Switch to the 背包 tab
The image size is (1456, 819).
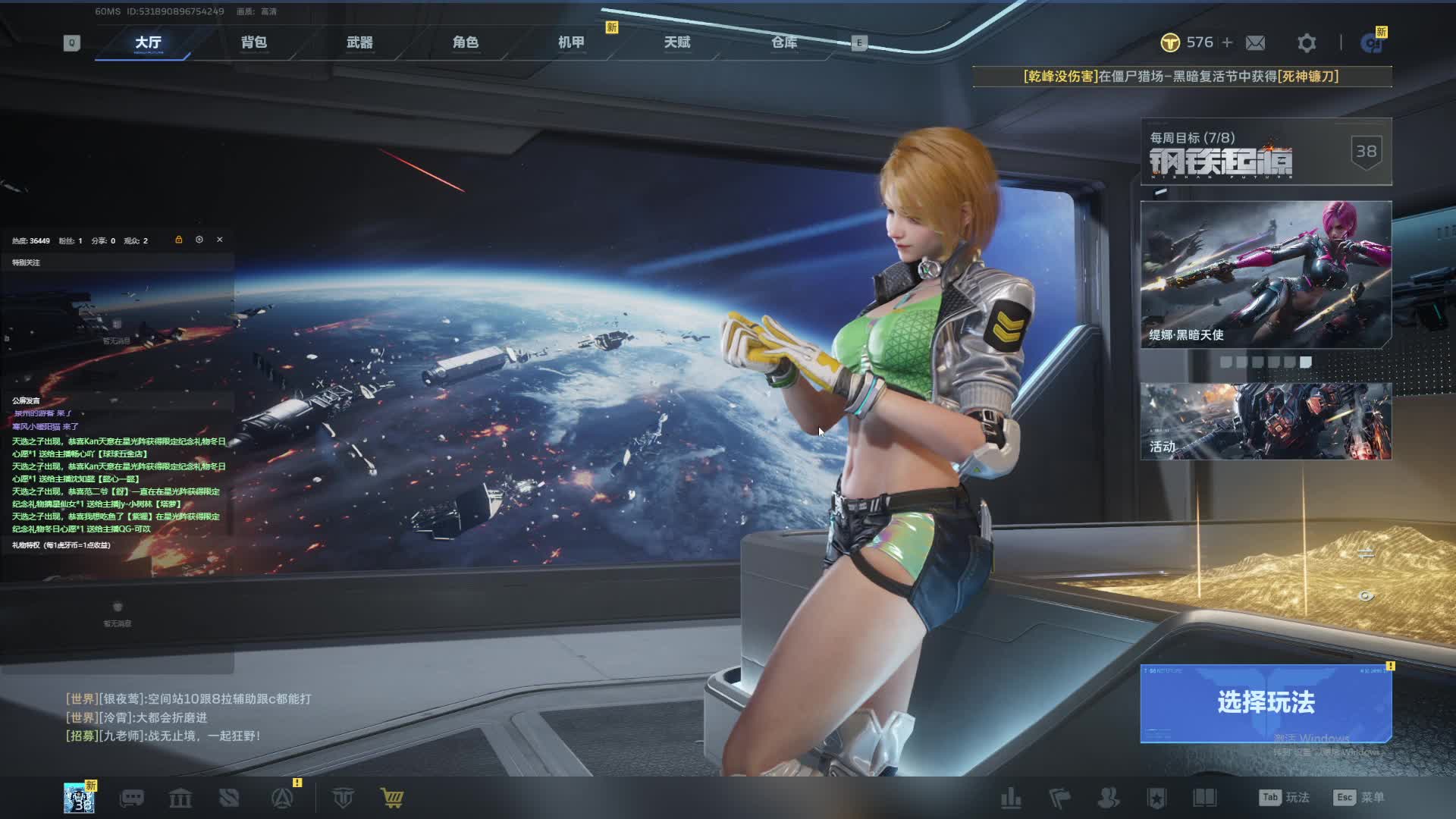pyautogui.click(x=254, y=42)
